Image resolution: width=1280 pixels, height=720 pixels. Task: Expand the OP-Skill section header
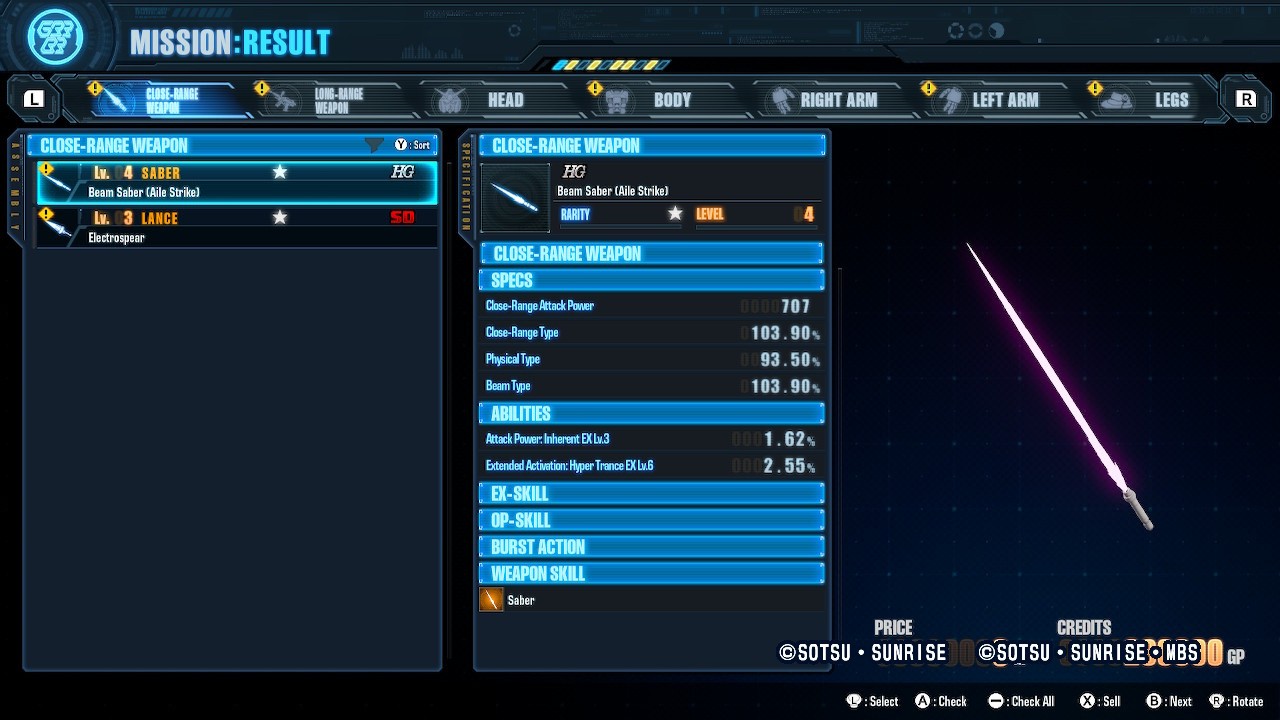(x=651, y=520)
